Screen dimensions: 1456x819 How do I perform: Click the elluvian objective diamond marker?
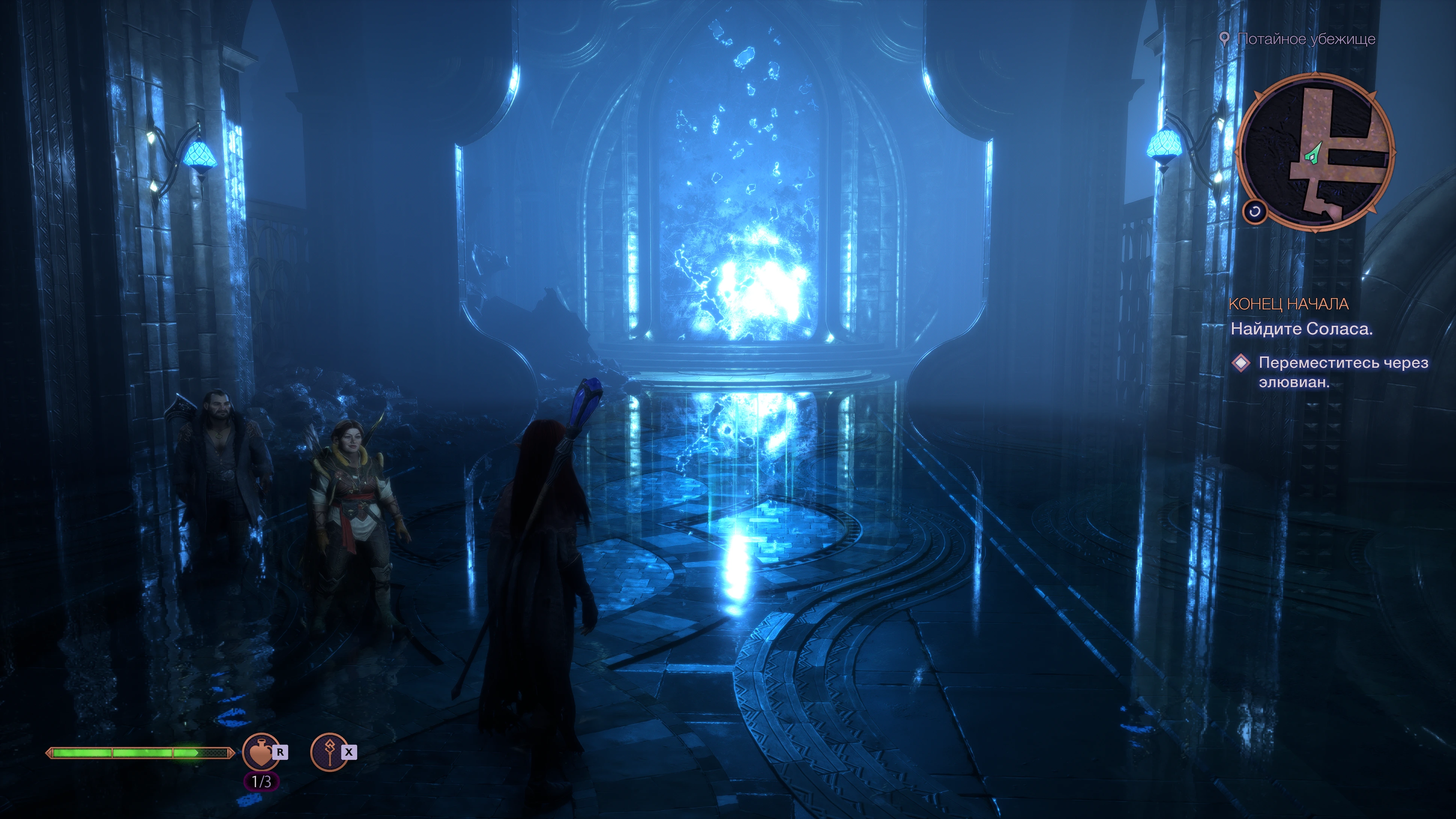coord(1240,363)
